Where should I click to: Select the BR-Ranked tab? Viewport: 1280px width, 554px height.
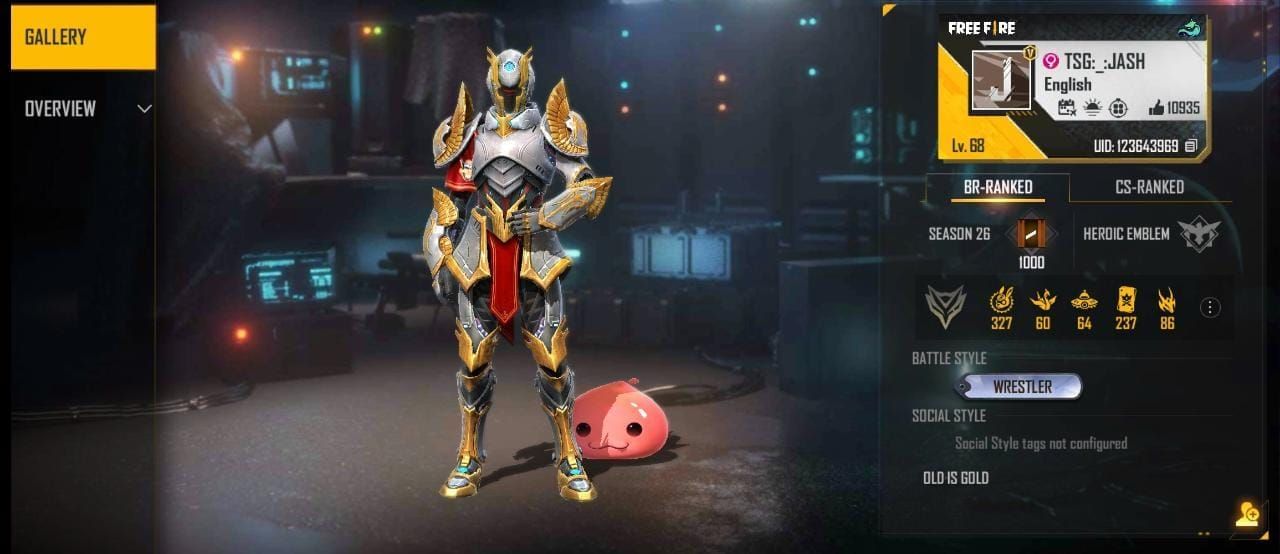point(996,187)
